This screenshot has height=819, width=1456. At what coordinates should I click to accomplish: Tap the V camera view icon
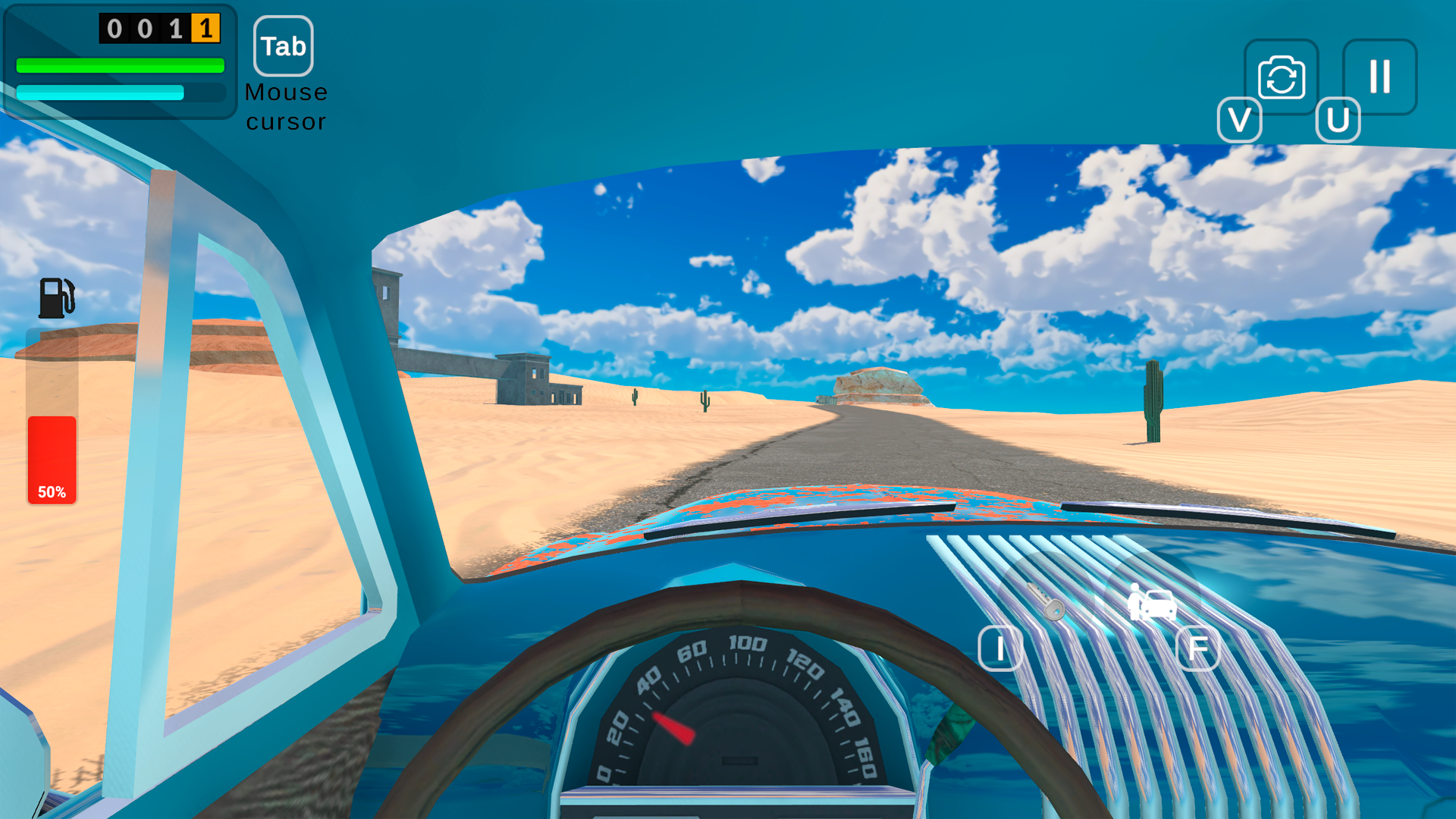click(x=1239, y=120)
